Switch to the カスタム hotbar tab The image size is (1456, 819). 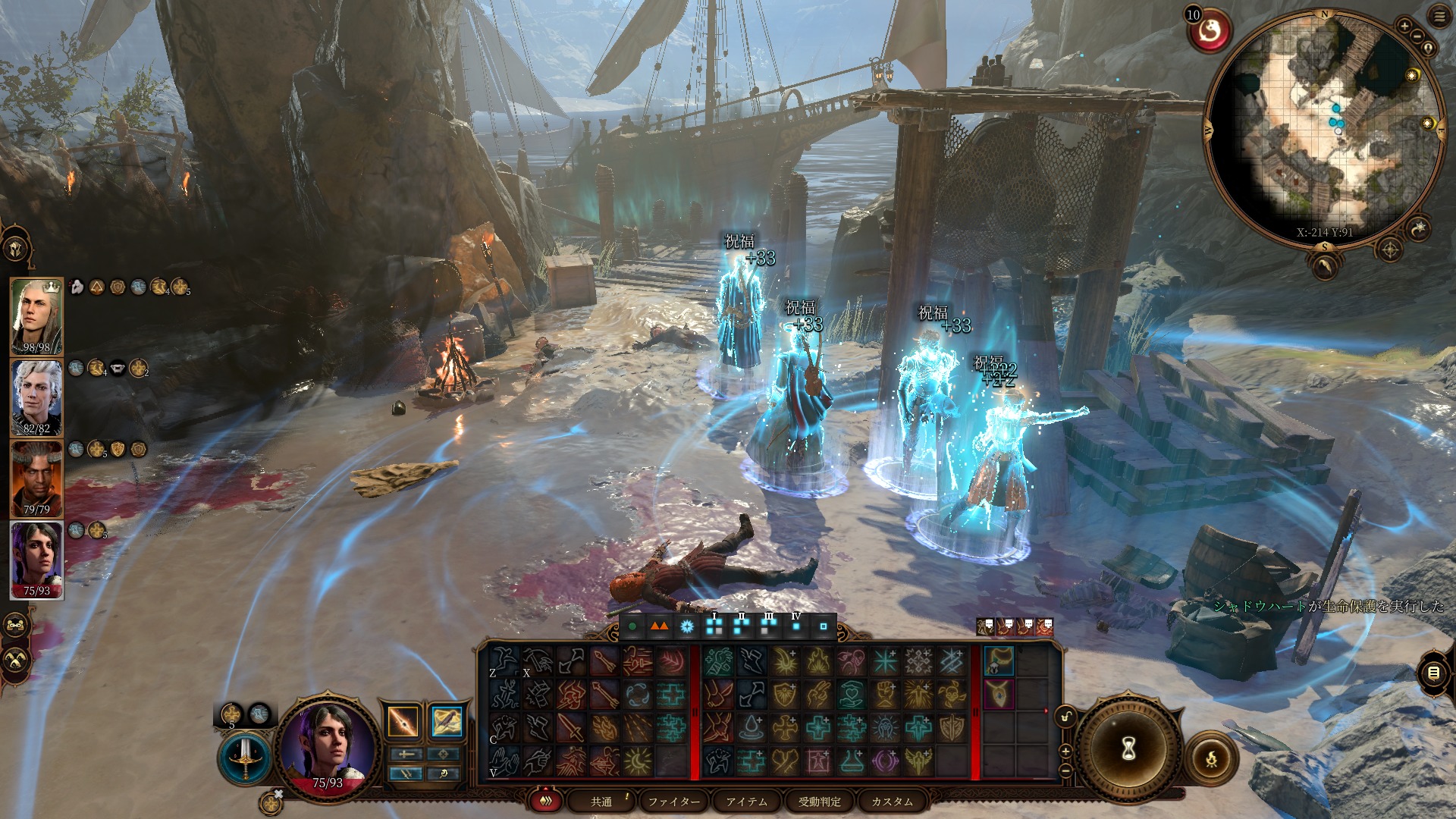[x=892, y=802]
